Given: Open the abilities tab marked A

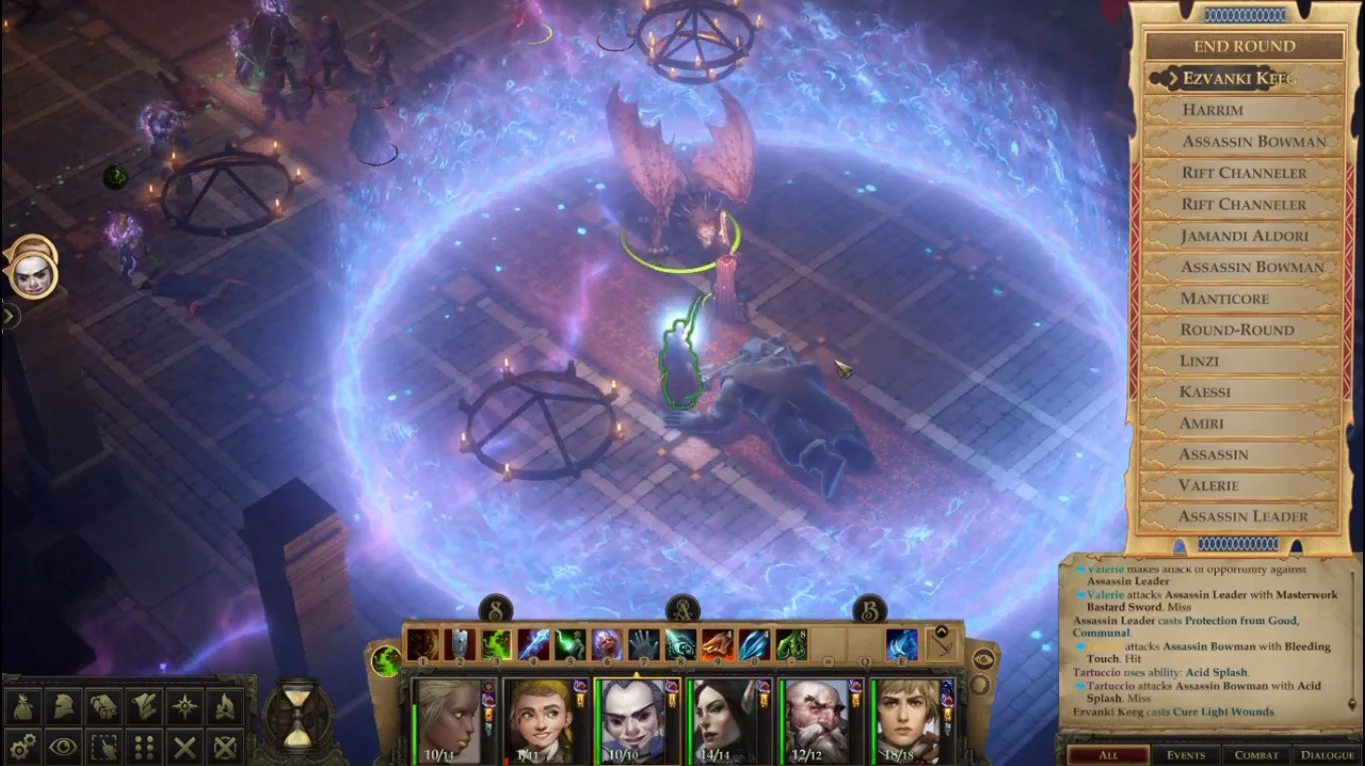Looking at the screenshot, I should coord(683,608).
